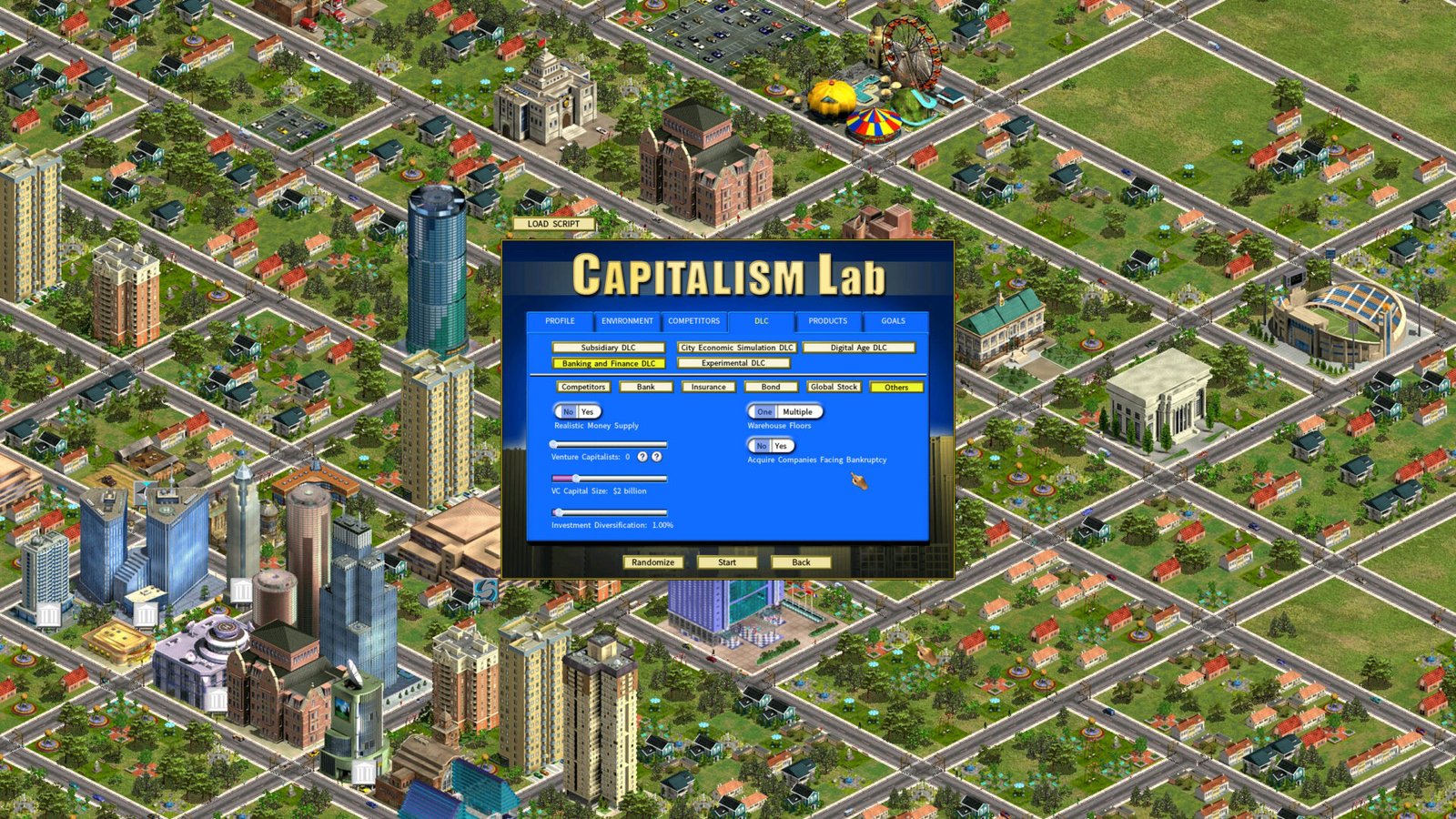Click the Experimental DLC button
The height and width of the screenshot is (819, 1456).
[735, 362]
